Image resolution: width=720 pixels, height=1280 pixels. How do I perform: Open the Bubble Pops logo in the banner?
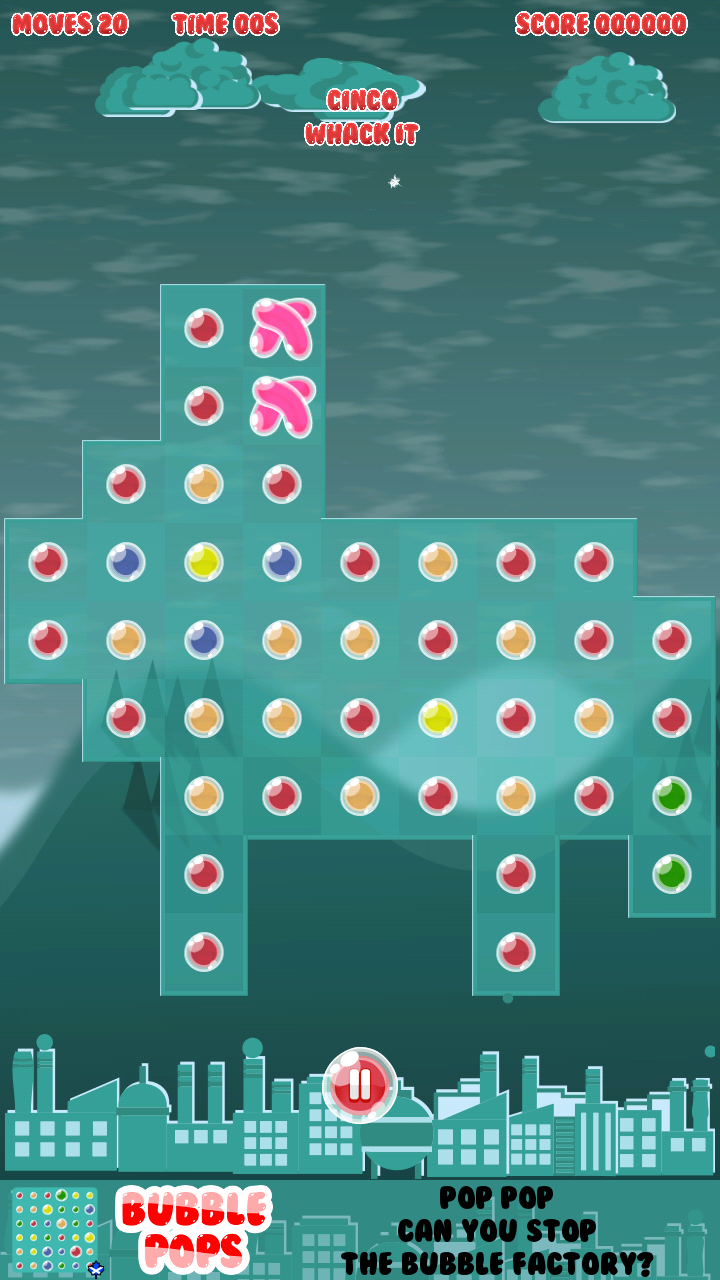tap(194, 1229)
